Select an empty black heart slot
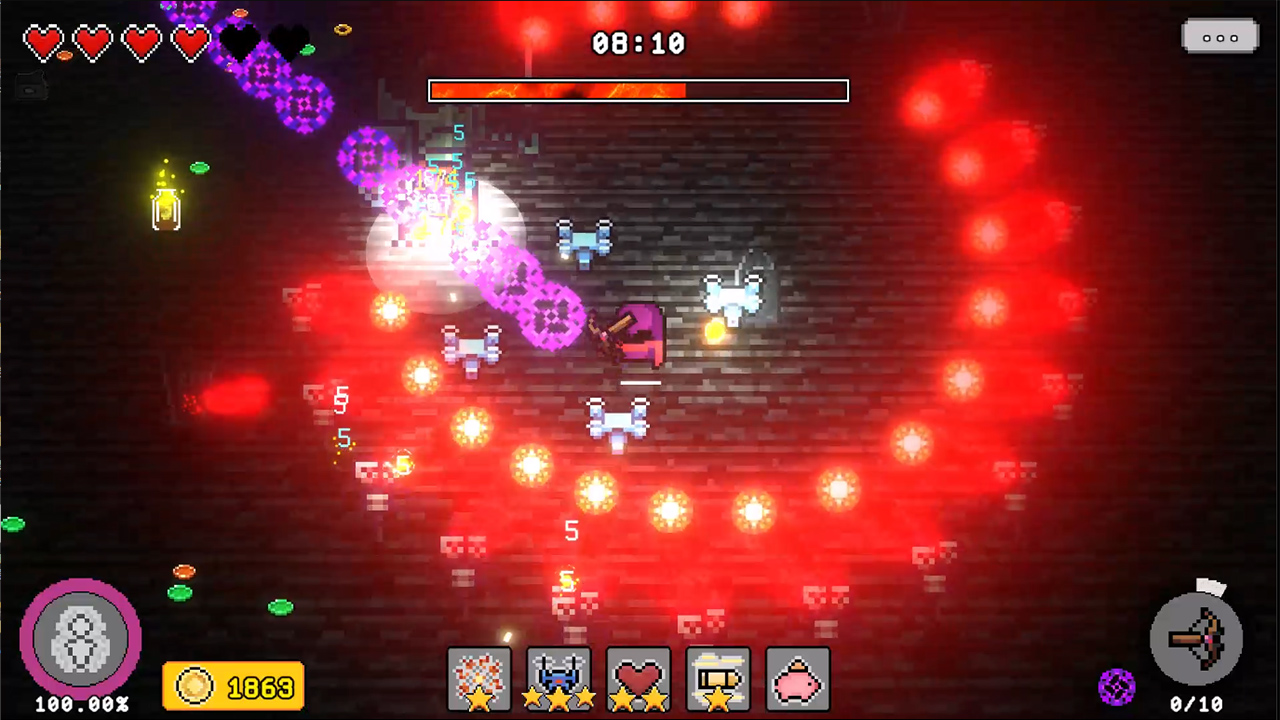The height and width of the screenshot is (720, 1280). point(238,42)
